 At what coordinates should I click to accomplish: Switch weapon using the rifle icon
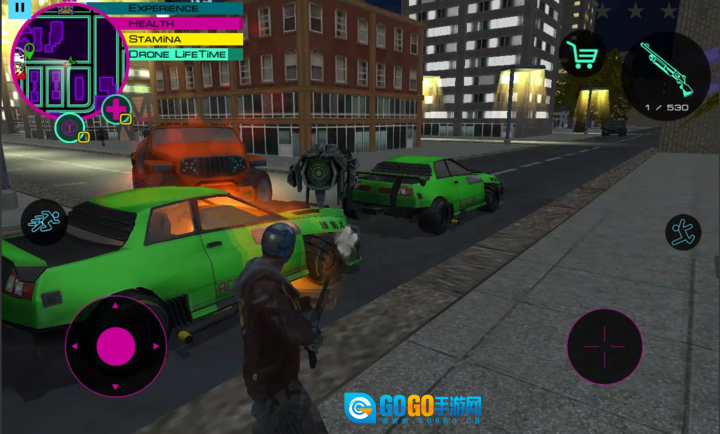pos(664,74)
